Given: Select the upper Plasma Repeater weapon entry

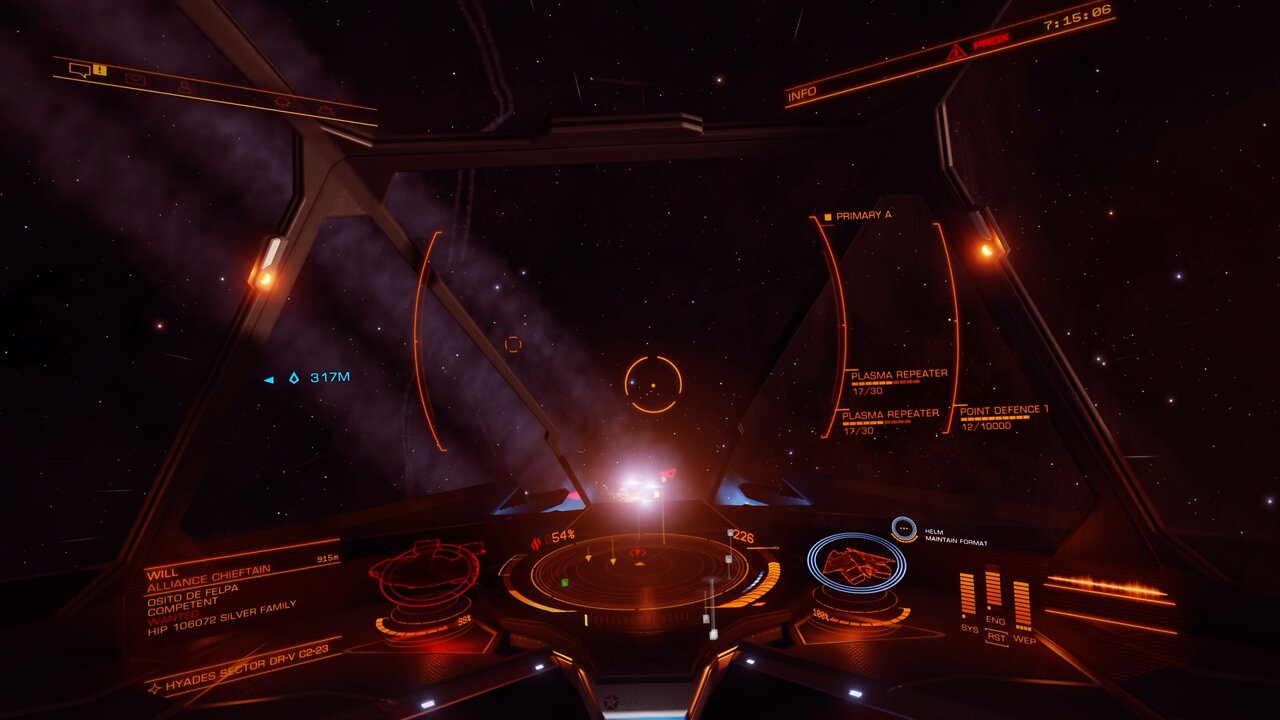Looking at the screenshot, I should (898, 375).
